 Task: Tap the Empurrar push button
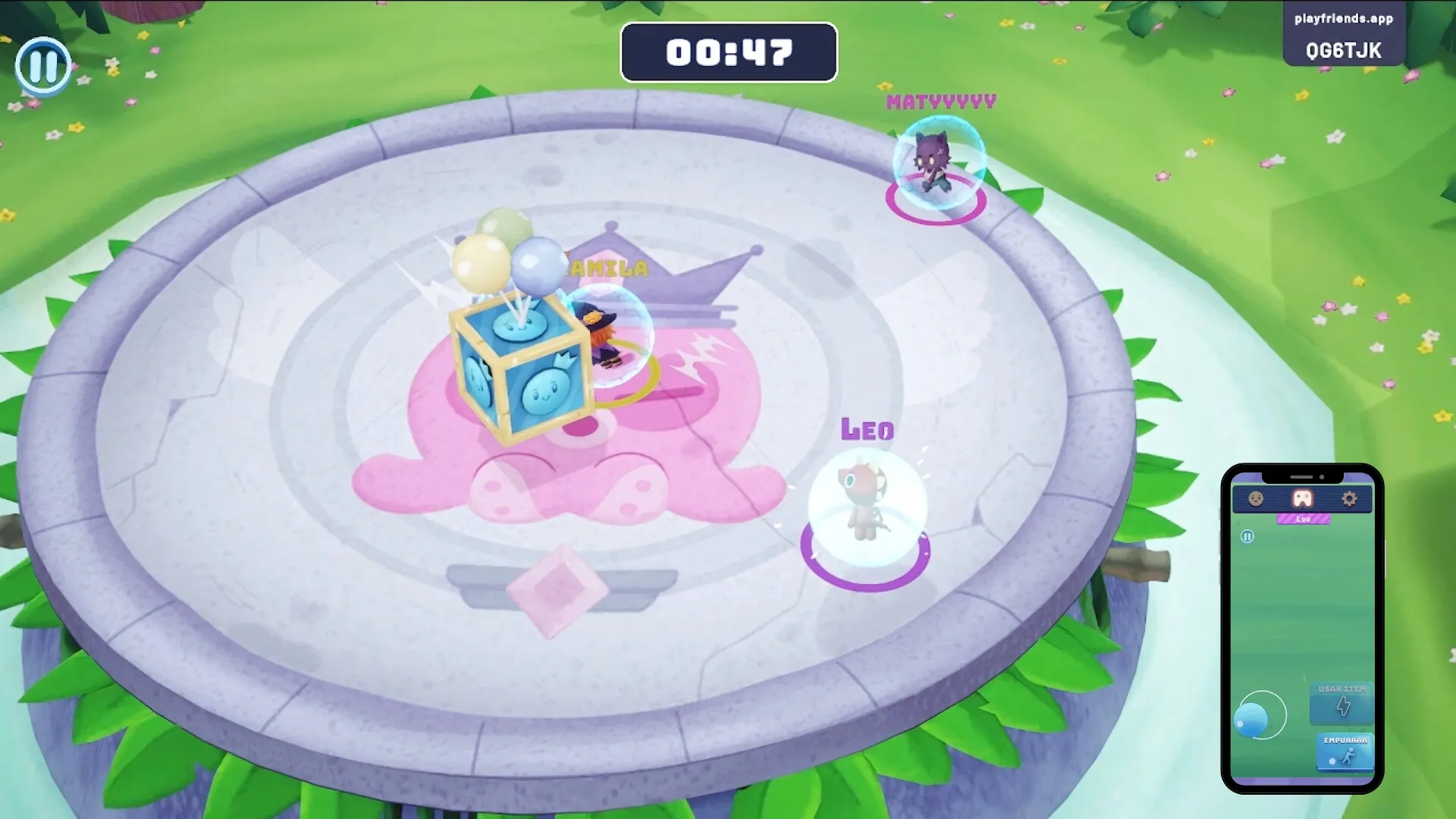(1345, 752)
